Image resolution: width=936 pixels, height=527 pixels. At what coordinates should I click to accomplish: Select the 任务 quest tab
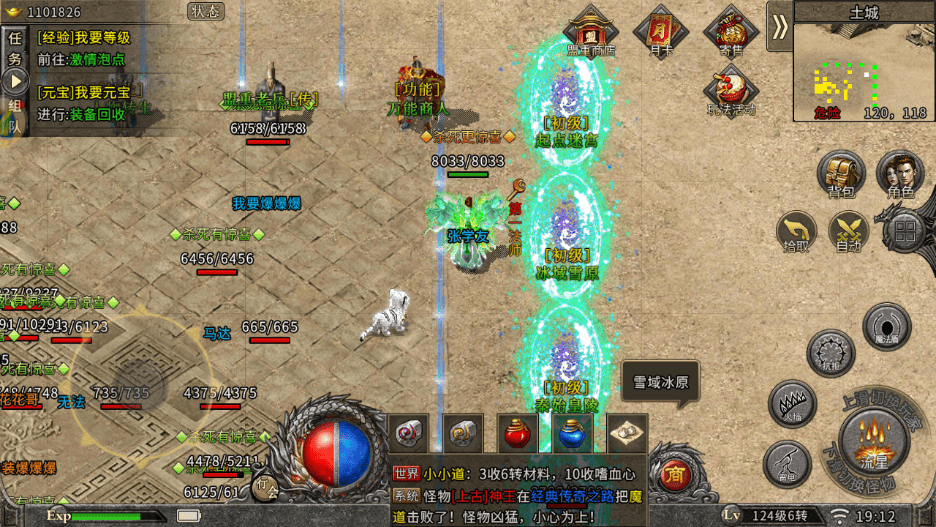point(15,49)
